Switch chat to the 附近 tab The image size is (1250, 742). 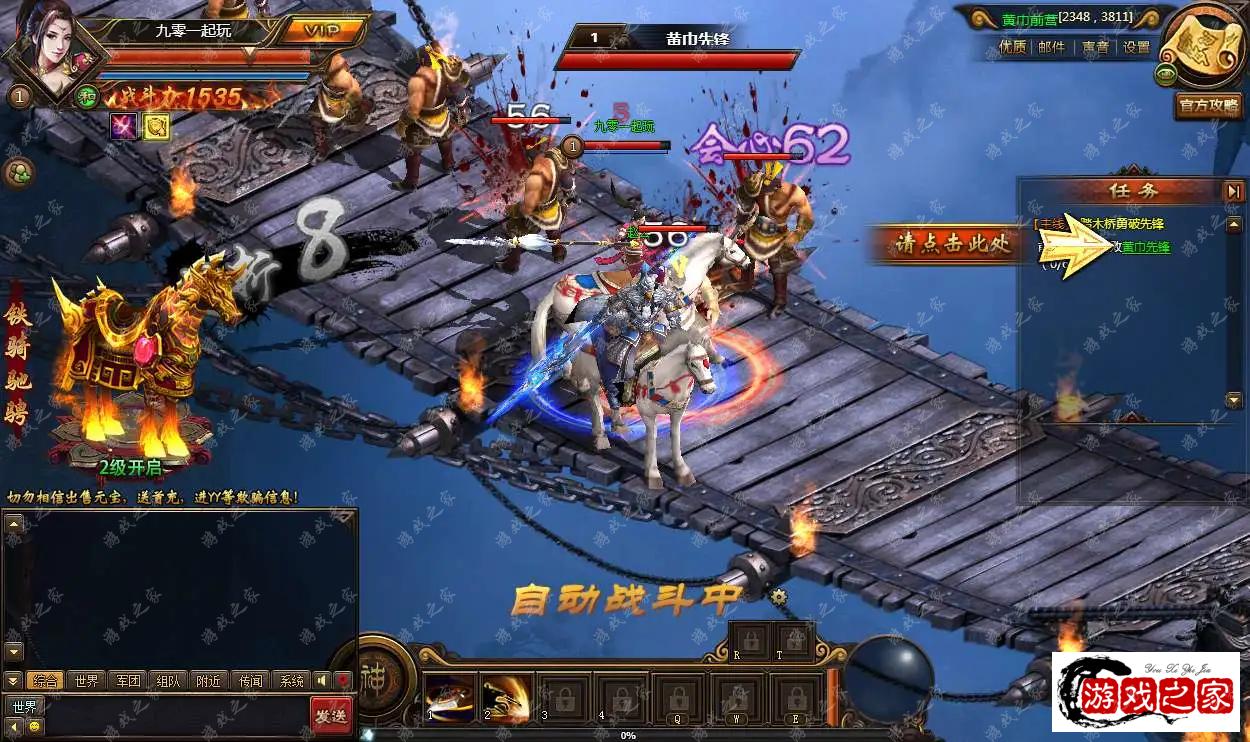pos(209,681)
